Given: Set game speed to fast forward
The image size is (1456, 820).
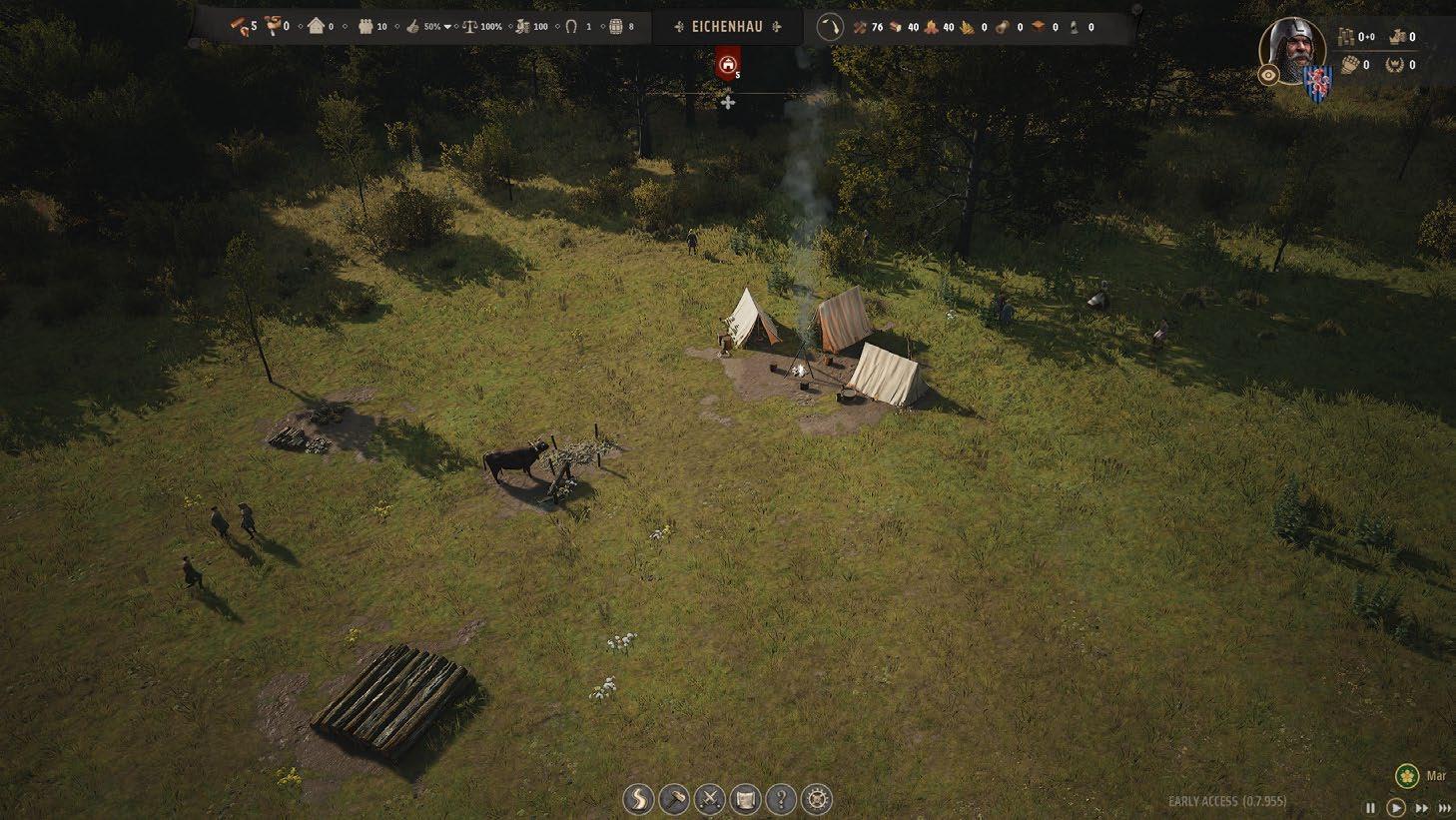Looking at the screenshot, I should (1421, 808).
